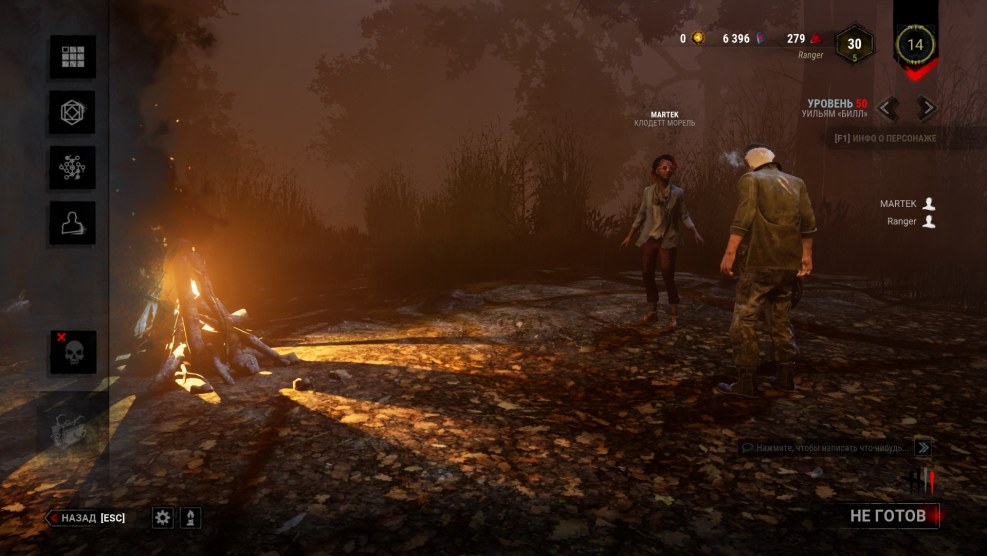This screenshot has width=987, height=556.
Task: Click the rank 14 emblem badge
Action: pos(915,44)
